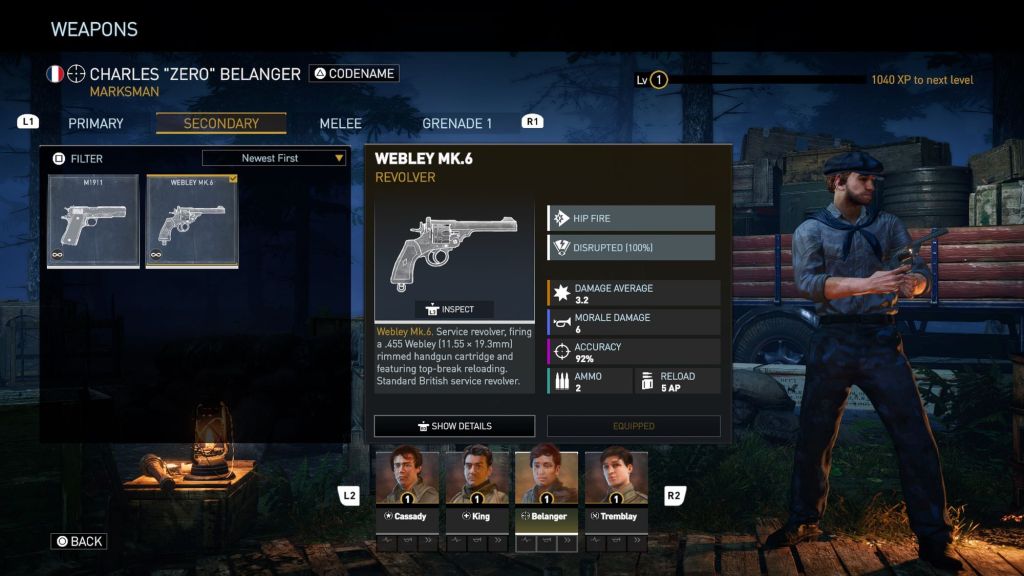Select the M1911 pistol tile
Image resolution: width=1024 pixels, height=576 pixels.
pyautogui.click(x=94, y=221)
